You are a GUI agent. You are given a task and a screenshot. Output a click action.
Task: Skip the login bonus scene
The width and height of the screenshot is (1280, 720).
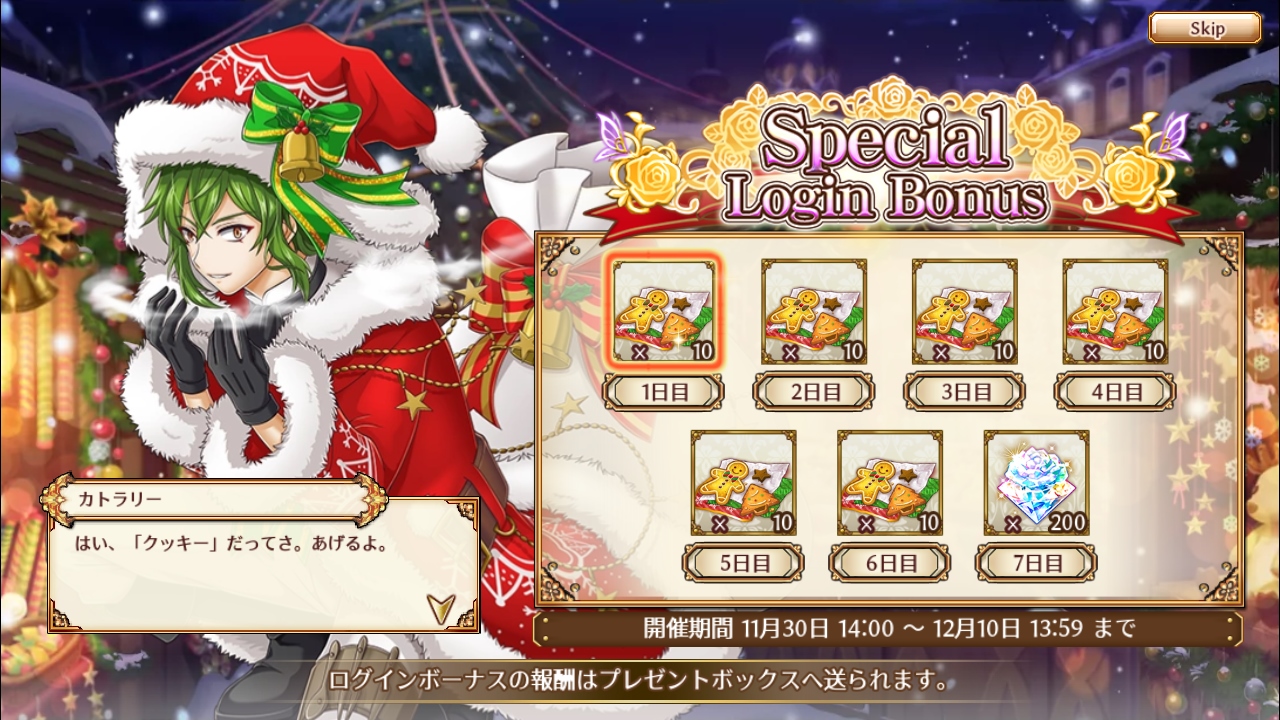point(1204,28)
